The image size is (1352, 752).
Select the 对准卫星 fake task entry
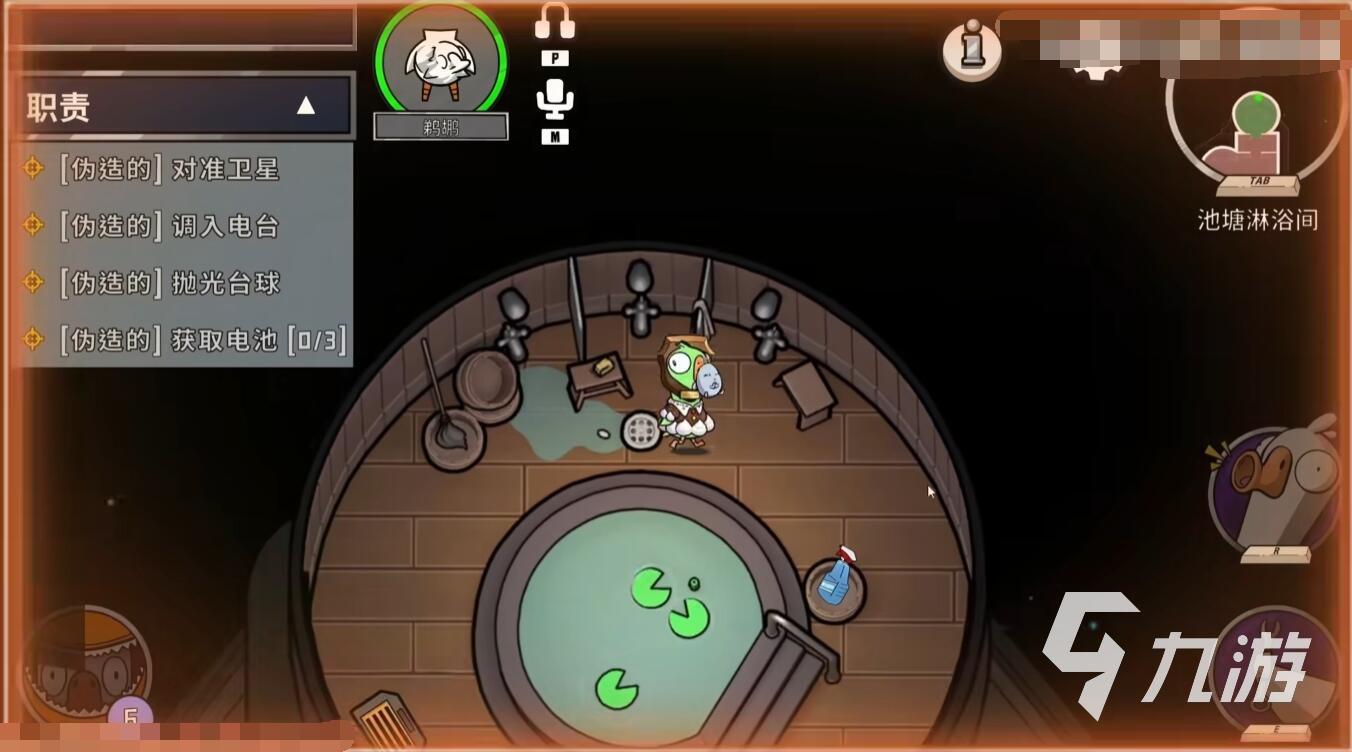click(x=170, y=169)
